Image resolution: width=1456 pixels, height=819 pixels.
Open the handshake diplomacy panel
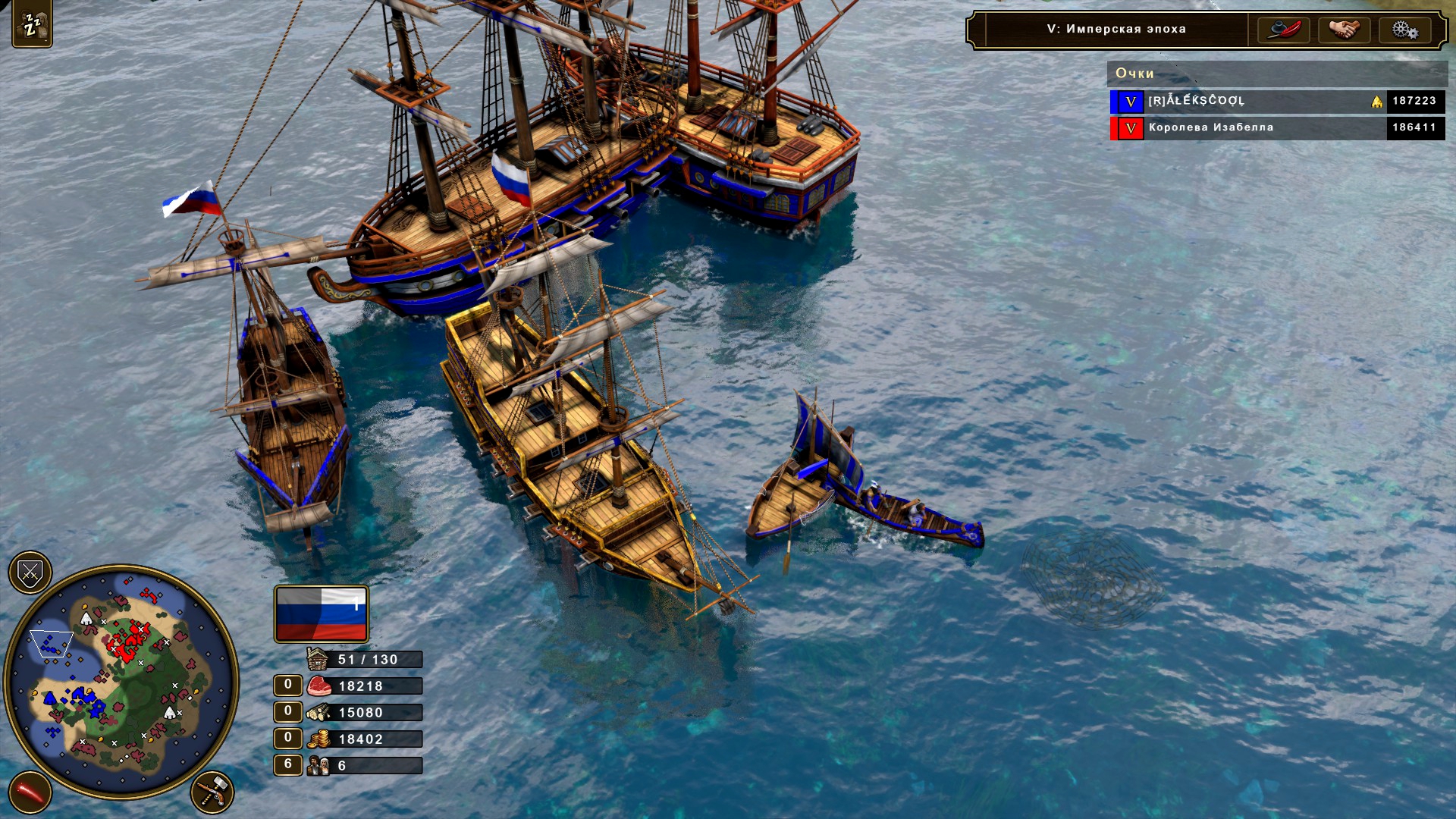coord(1344,30)
